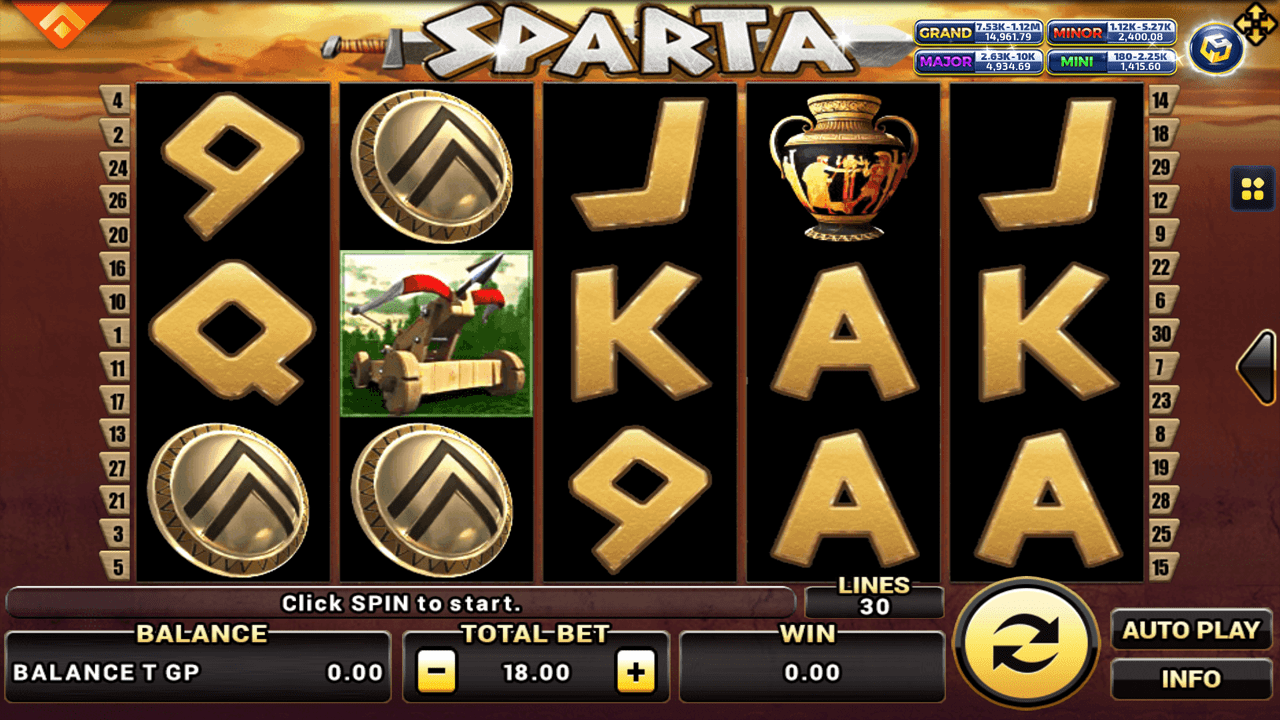1280x720 pixels.
Task: Toggle AUTO PLAY mode
Action: tap(1190, 630)
